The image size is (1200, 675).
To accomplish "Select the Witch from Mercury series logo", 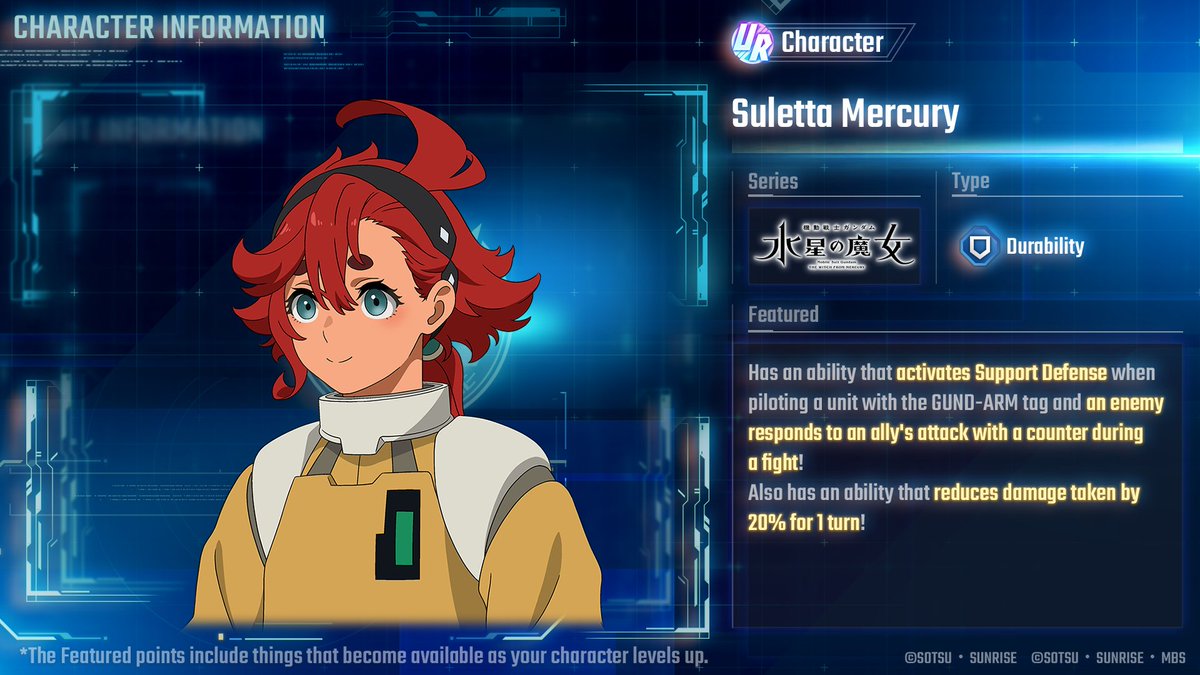I will 834,246.
